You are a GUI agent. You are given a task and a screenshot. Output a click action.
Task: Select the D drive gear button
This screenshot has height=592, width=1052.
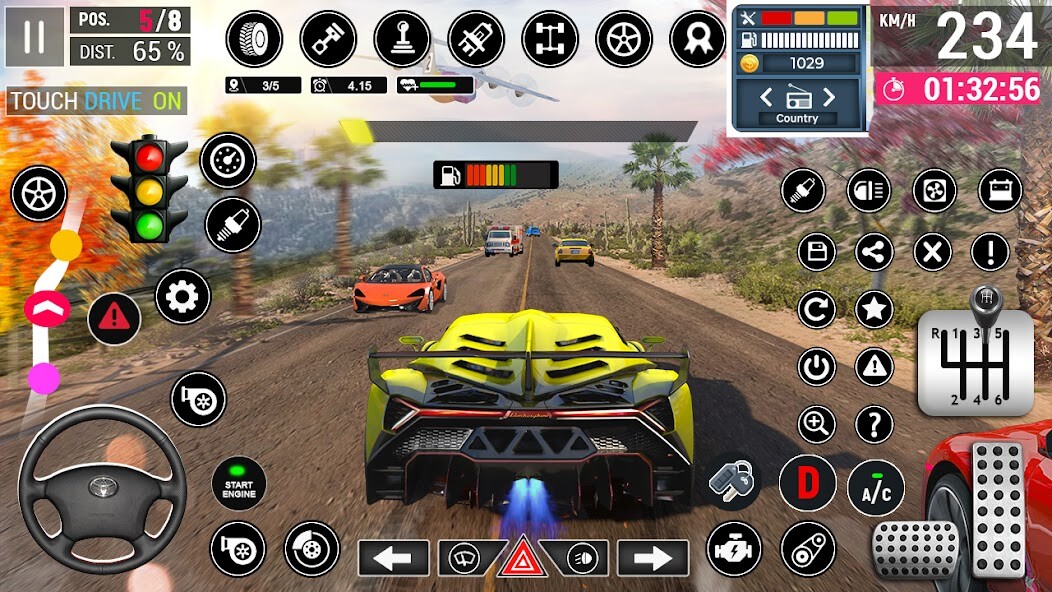[807, 482]
